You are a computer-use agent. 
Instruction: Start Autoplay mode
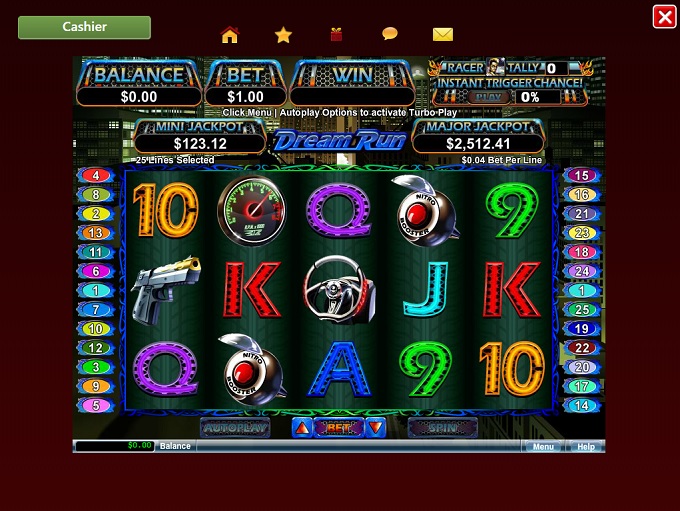tap(235, 427)
